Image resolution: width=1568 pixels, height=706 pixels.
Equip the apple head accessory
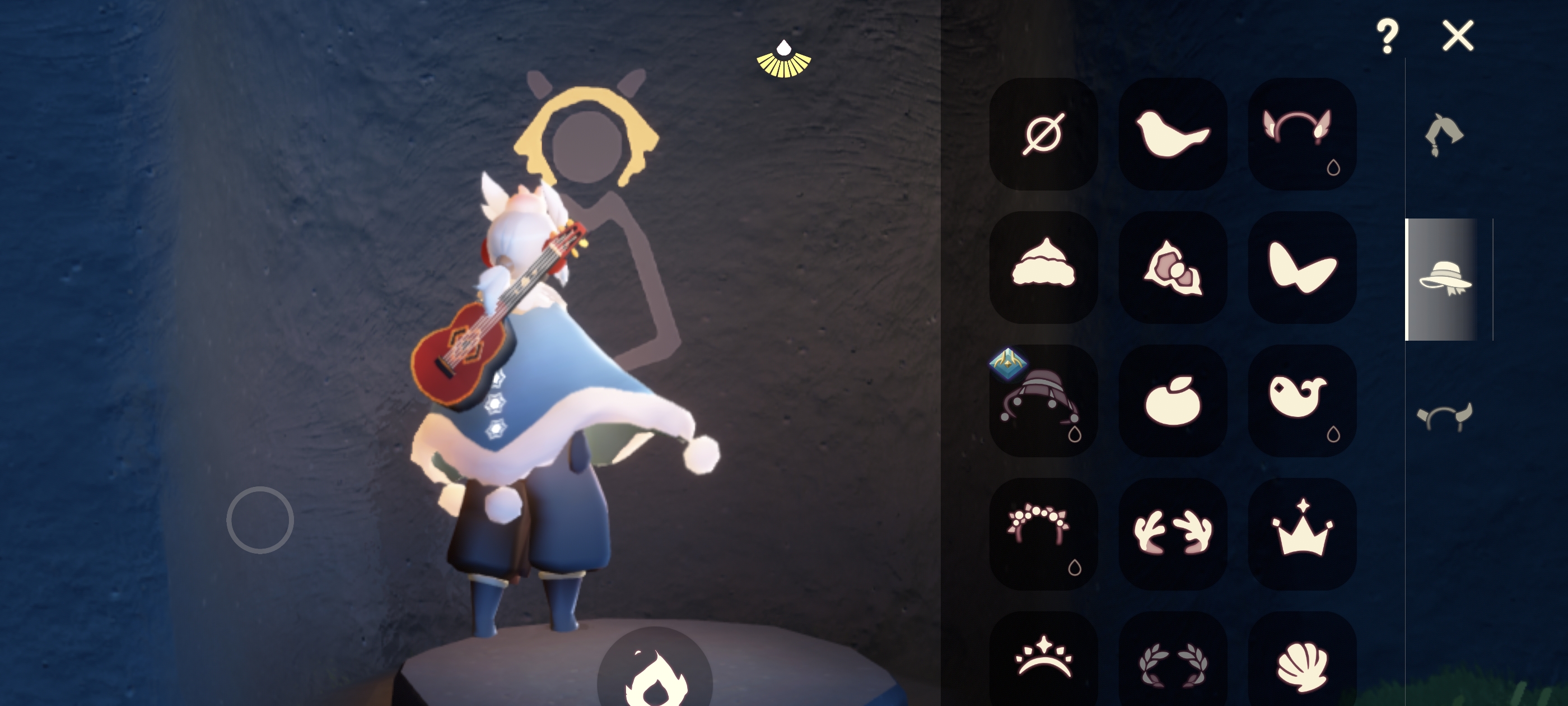(1172, 401)
